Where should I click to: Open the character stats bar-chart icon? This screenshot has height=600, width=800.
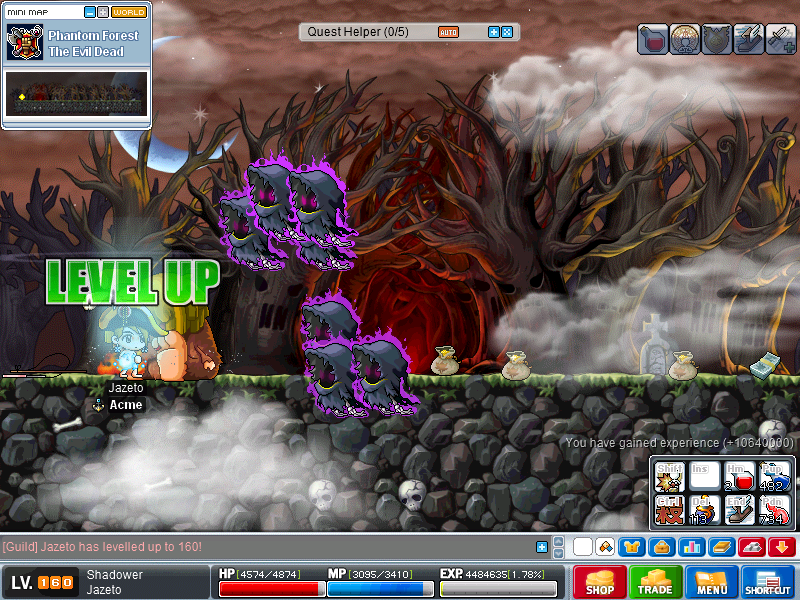pyautogui.click(x=690, y=547)
